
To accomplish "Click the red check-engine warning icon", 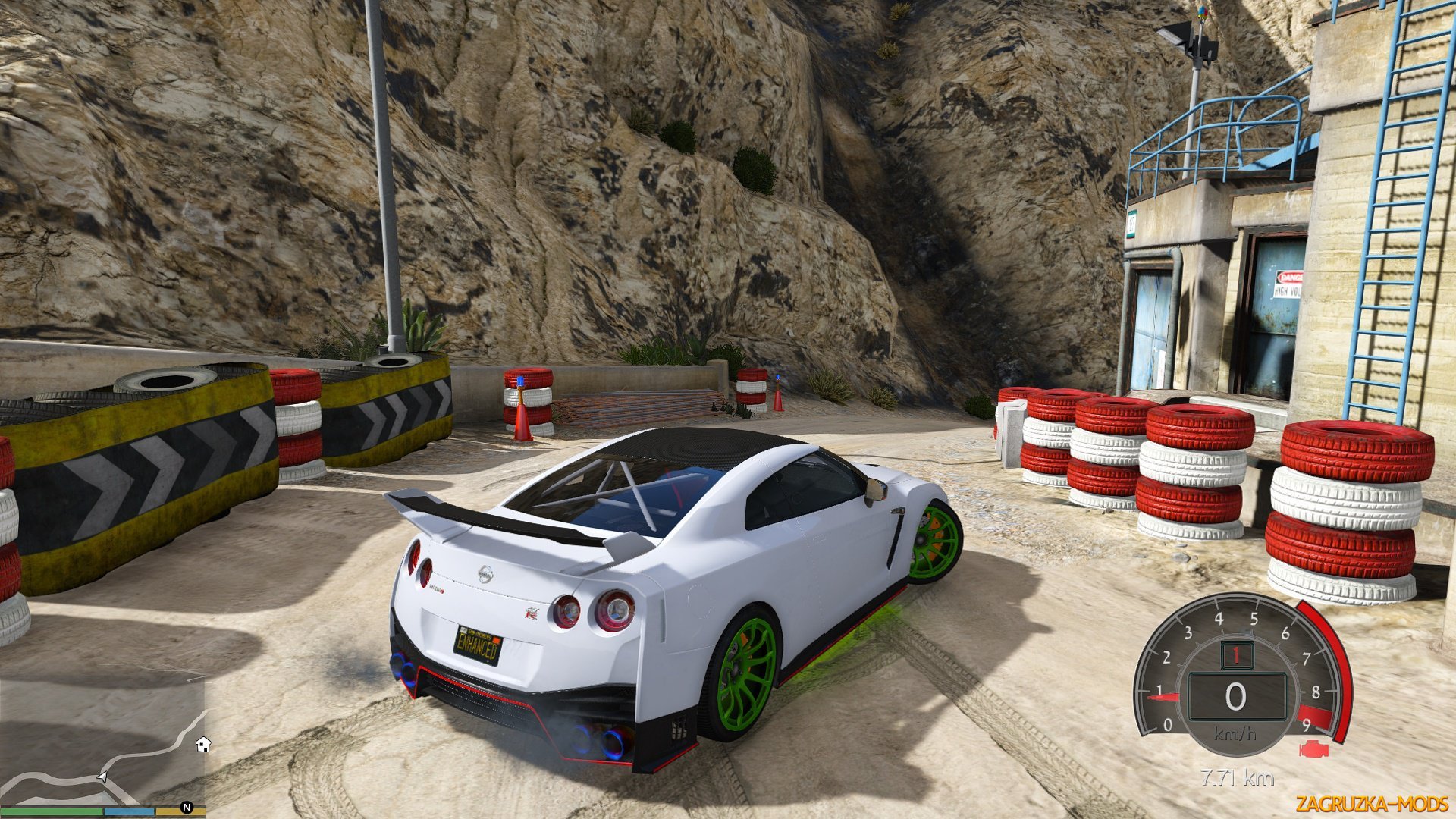I will coord(1314,749).
